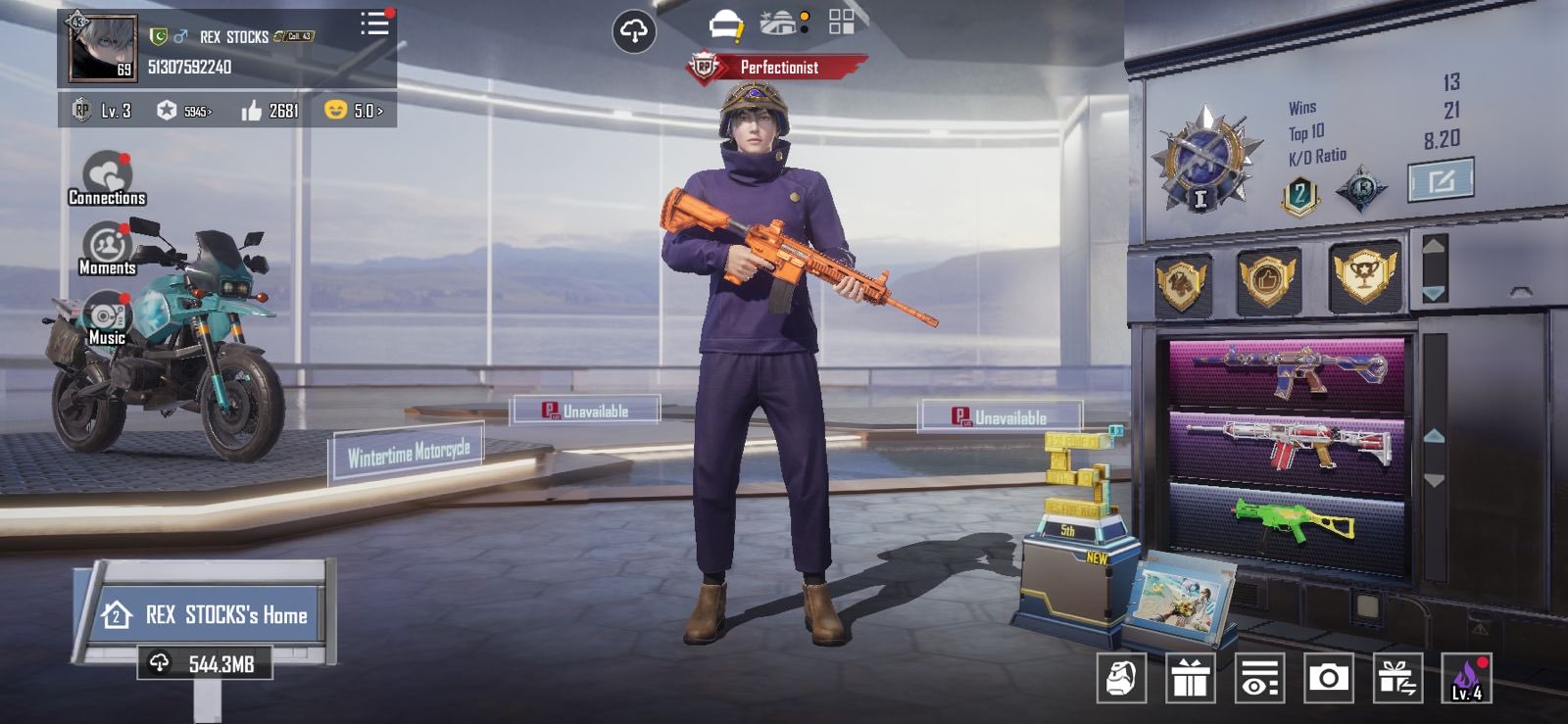Download the 544.3MB home resource
This screenshot has width=1568, height=724.
pyautogui.click(x=204, y=664)
